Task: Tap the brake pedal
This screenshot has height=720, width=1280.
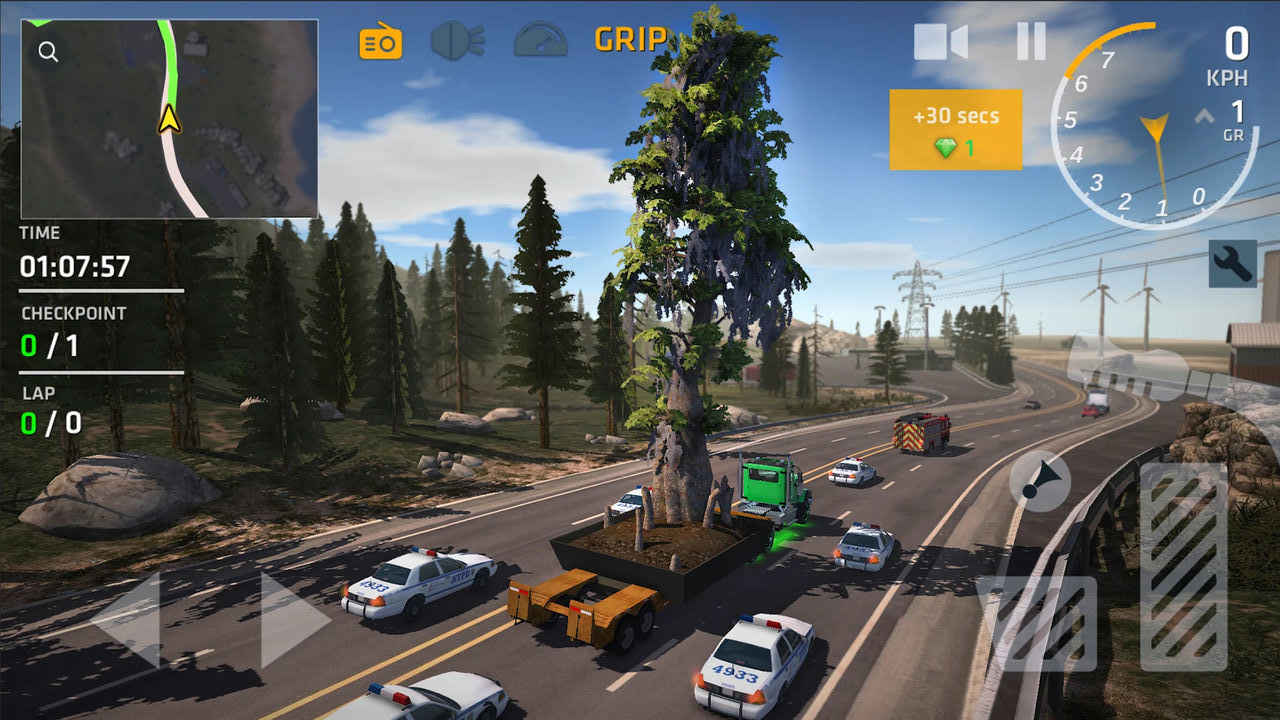Action: (1037, 623)
